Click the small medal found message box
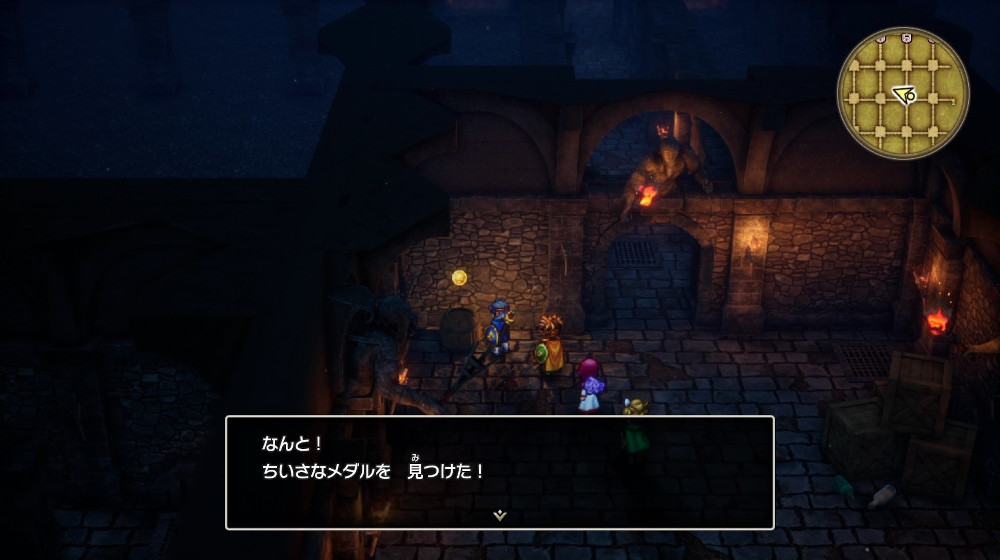This screenshot has height=560, width=1000. (x=500, y=472)
